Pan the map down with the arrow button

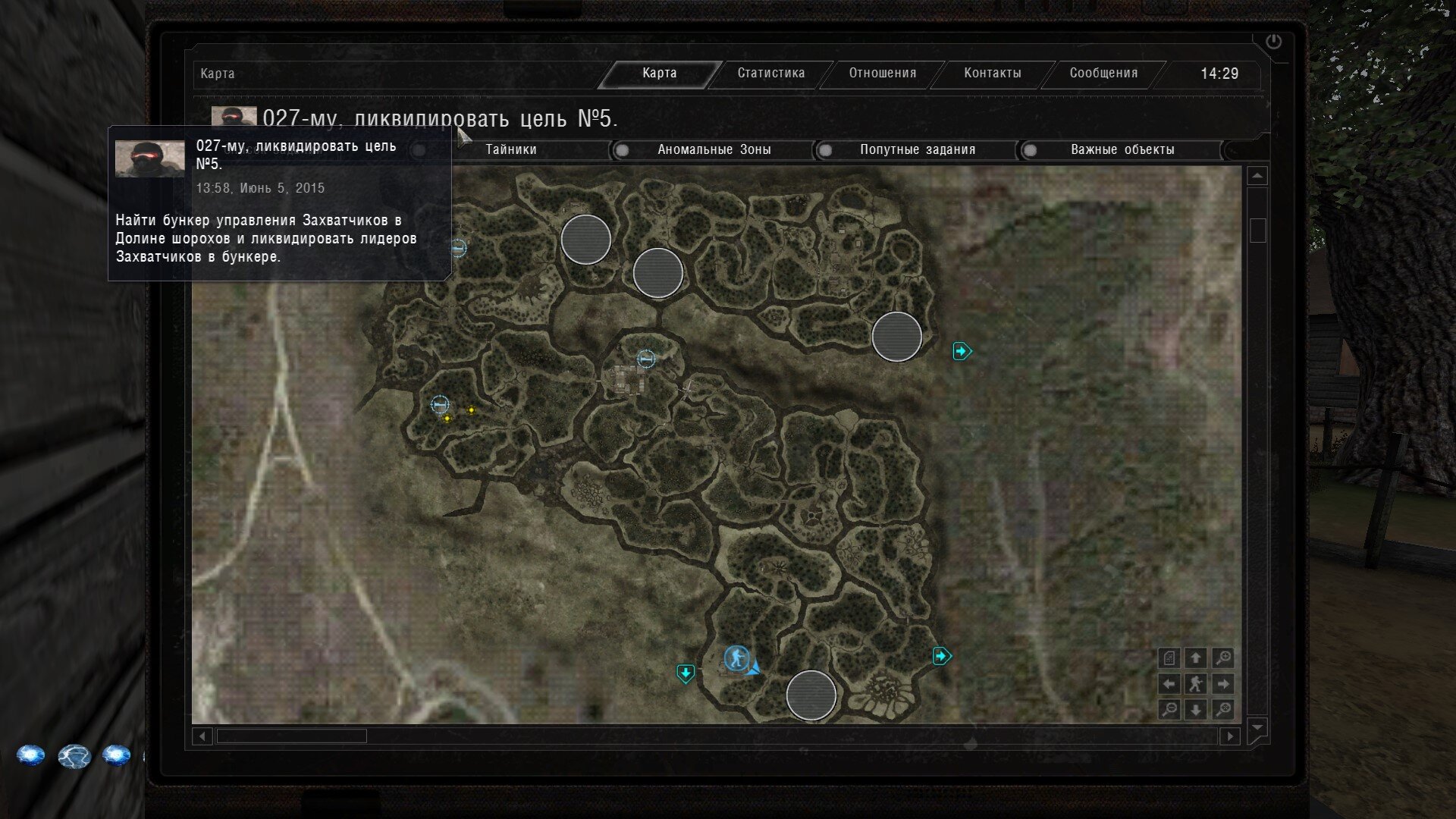[x=1196, y=710]
